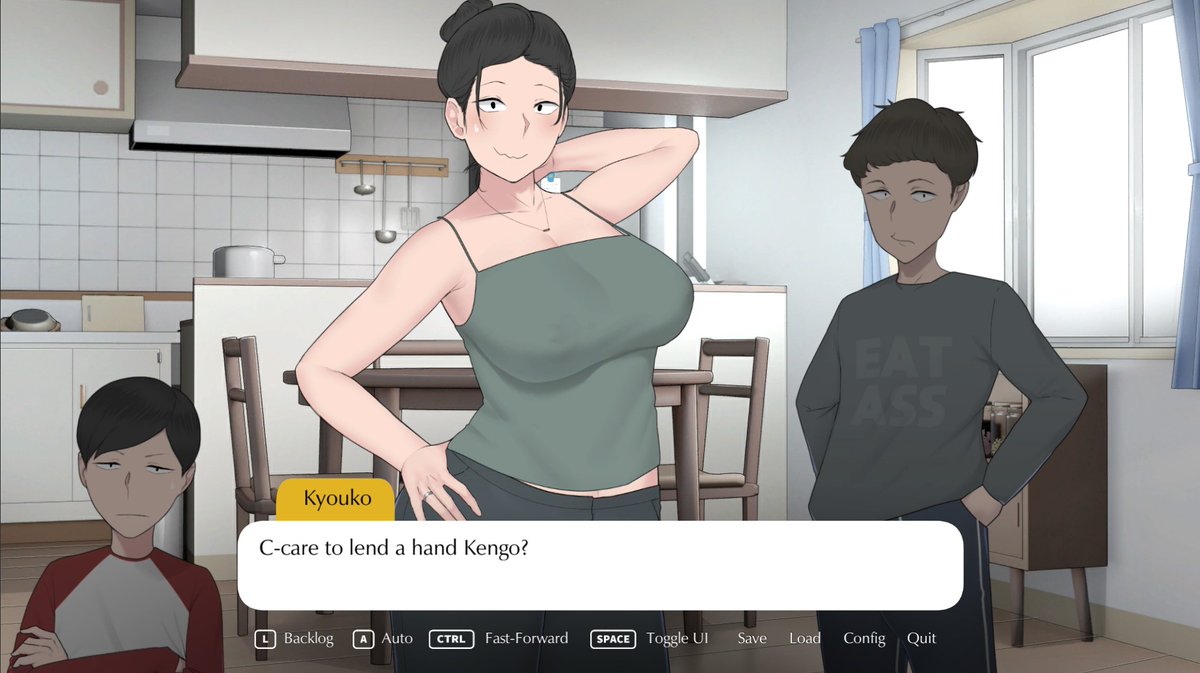Advance Kyouko's dialogue text box
Image resolution: width=1200 pixels, height=673 pixels.
600,566
